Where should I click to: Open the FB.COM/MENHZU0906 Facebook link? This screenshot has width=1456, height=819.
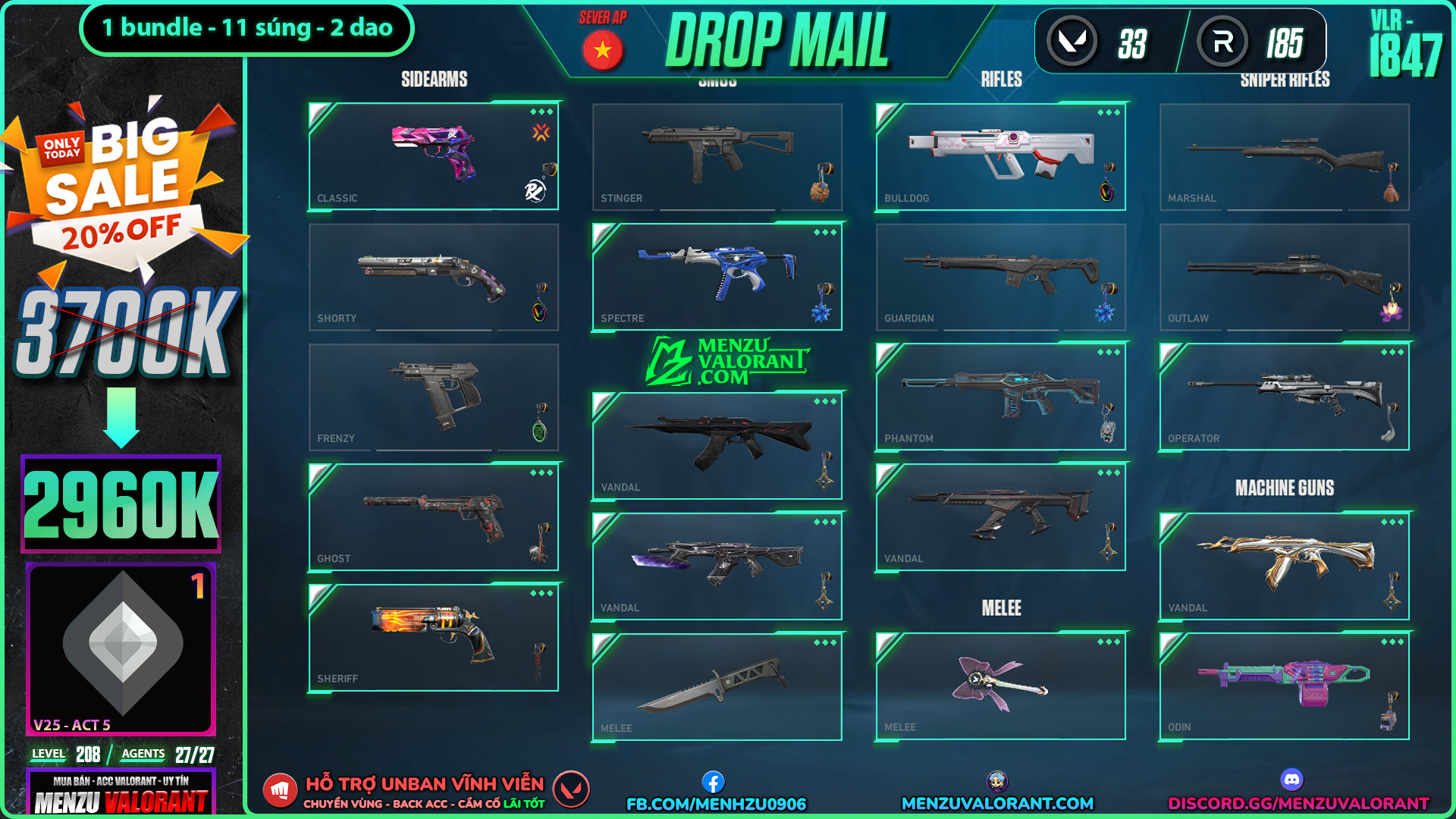(x=716, y=803)
